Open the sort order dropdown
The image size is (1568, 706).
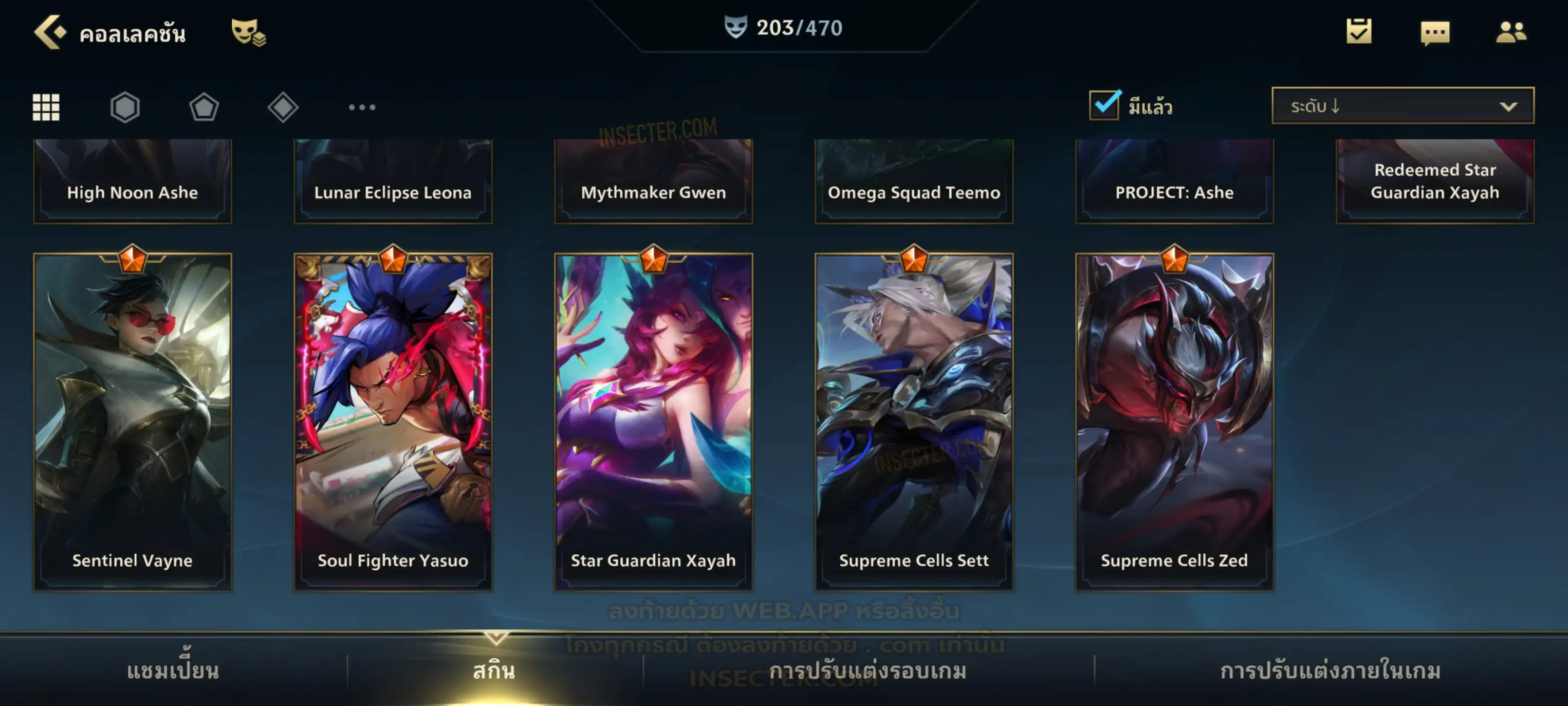click(x=1403, y=106)
